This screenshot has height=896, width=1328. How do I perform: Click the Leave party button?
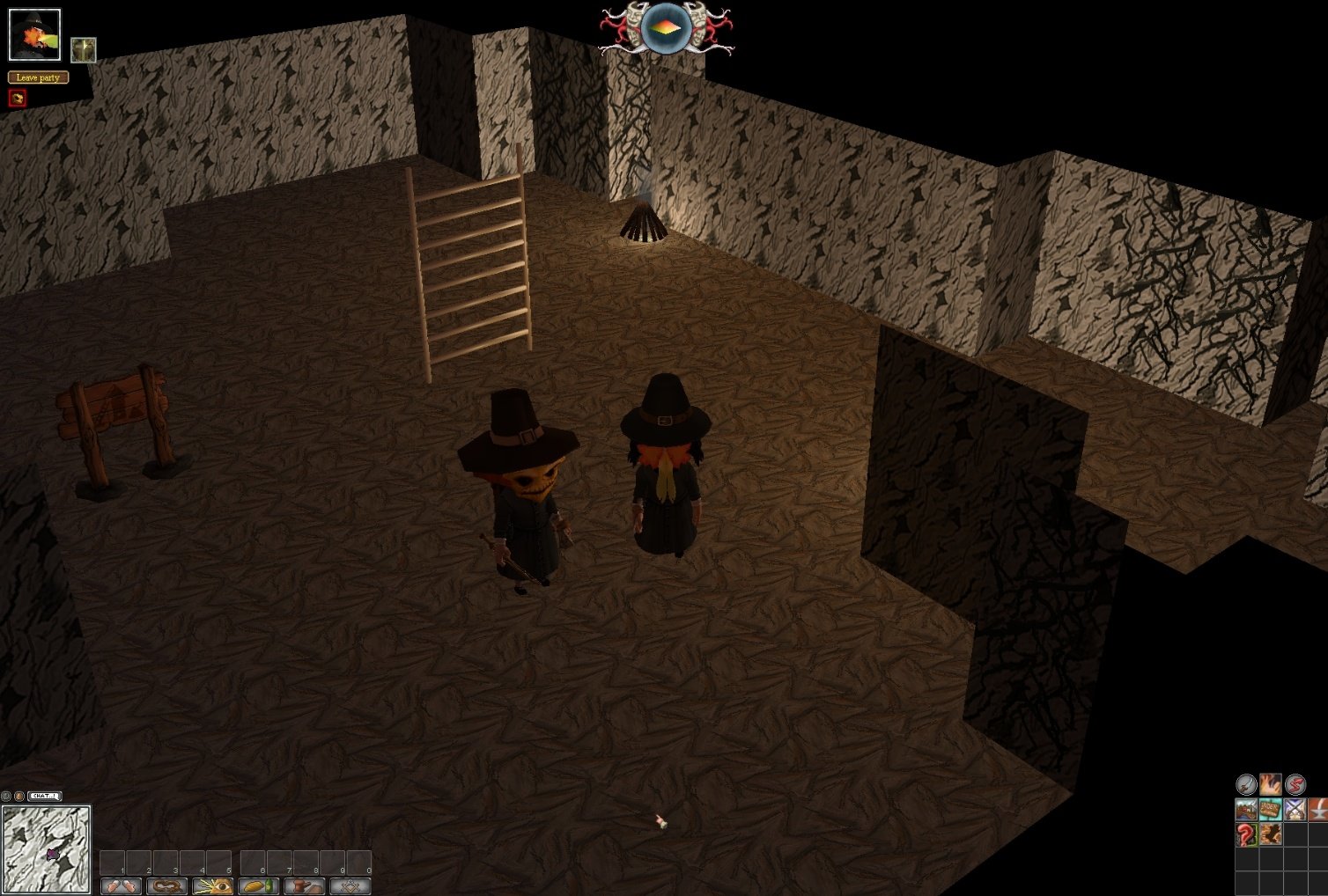pos(37,77)
